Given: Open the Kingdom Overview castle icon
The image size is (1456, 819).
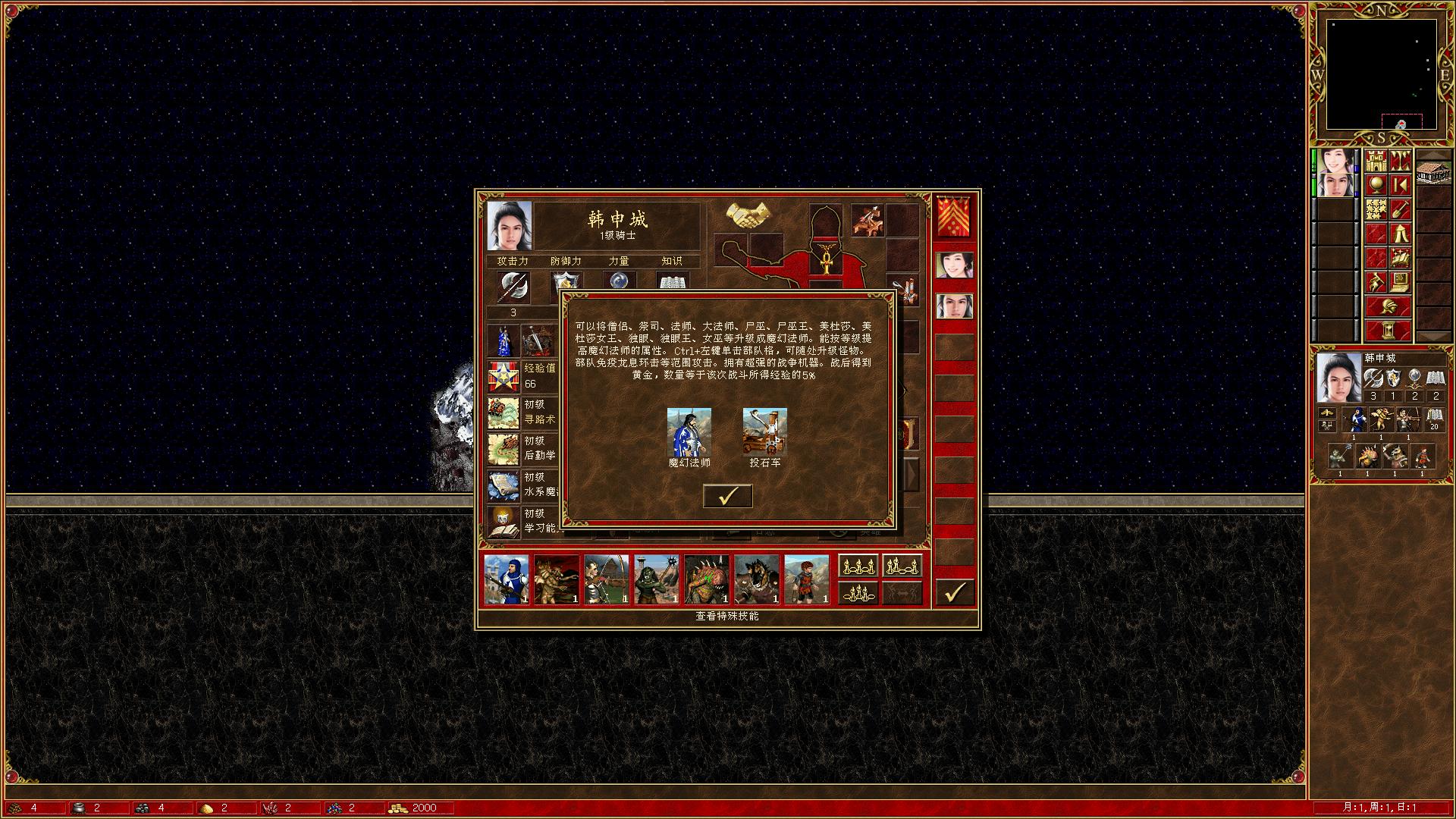Looking at the screenshot, I should [x=1375, y=161].
